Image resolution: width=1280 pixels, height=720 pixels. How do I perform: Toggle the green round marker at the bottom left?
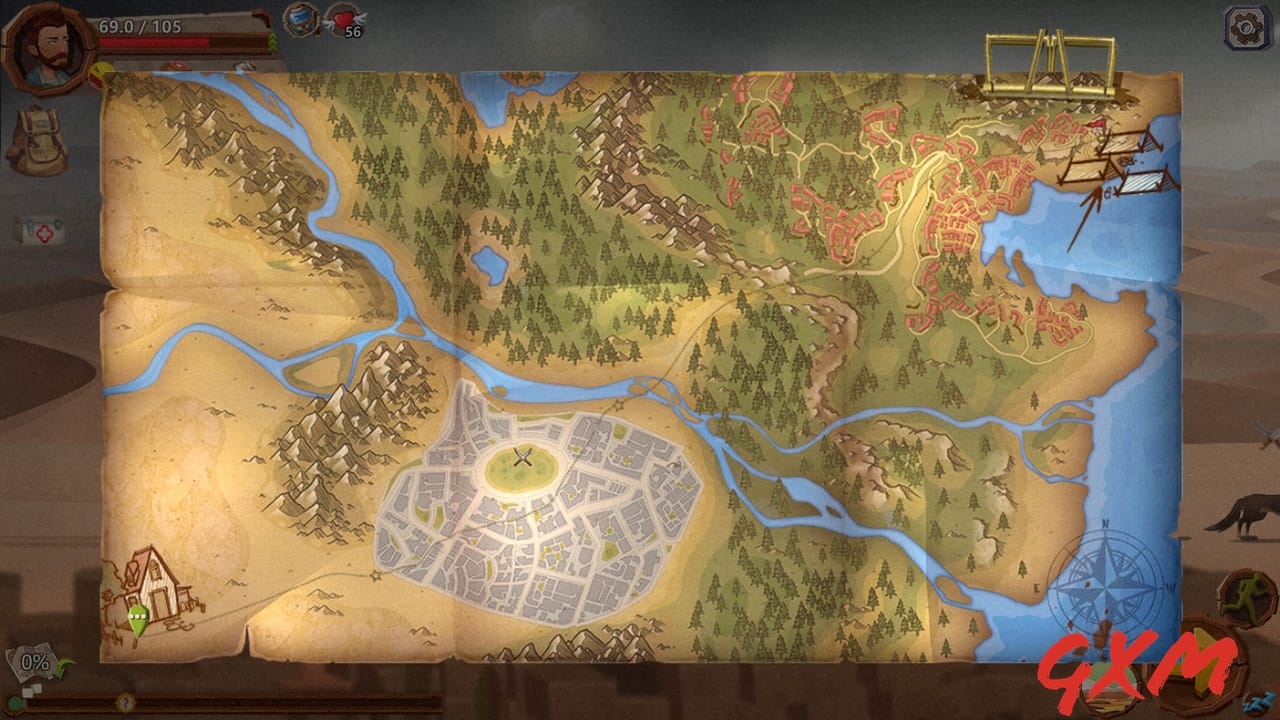point(13,702)
